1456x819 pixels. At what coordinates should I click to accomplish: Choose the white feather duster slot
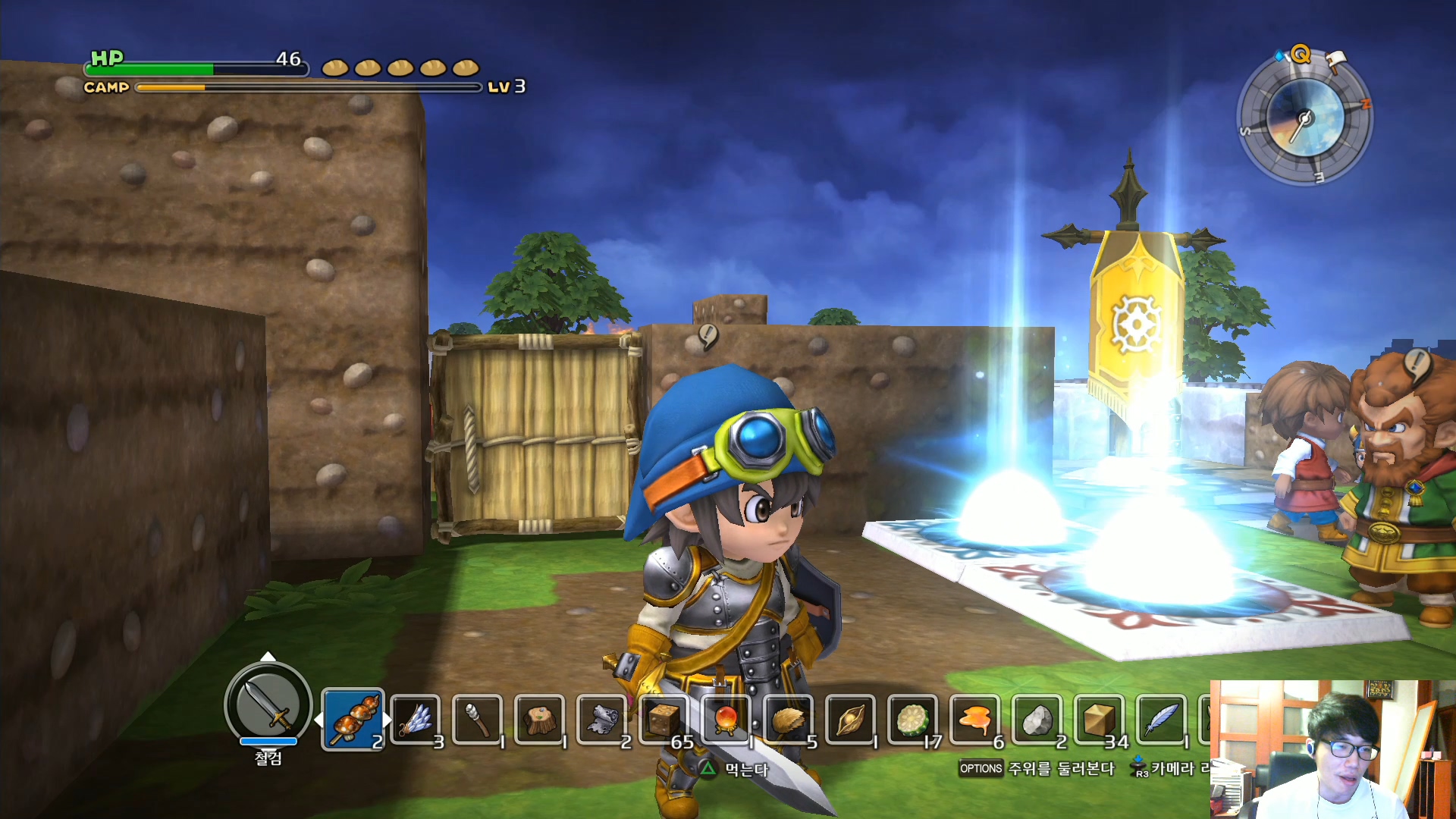click(x=416, y=719)
